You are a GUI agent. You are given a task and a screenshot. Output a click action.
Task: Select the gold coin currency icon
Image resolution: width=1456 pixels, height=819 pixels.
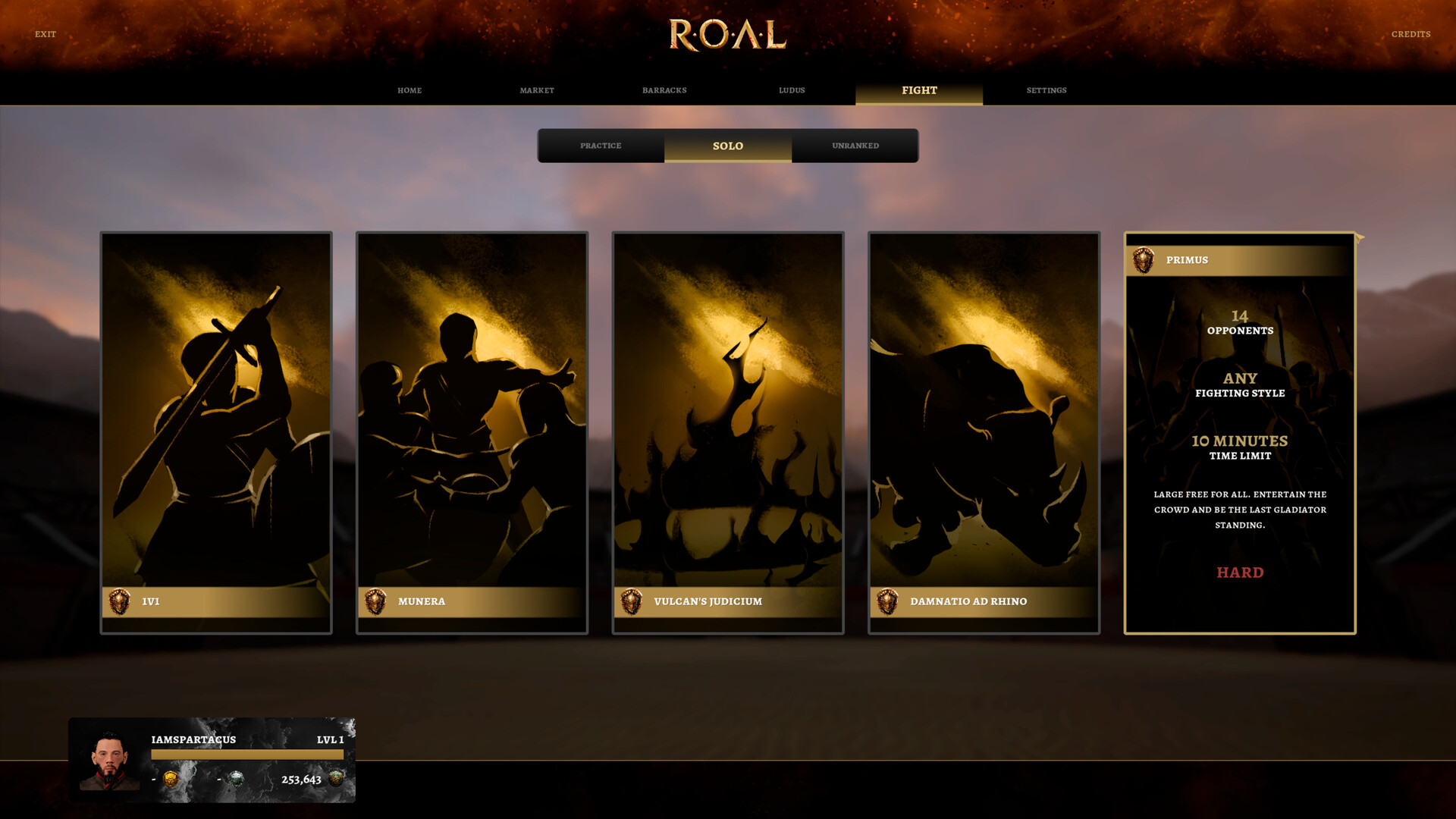[173, 777]
